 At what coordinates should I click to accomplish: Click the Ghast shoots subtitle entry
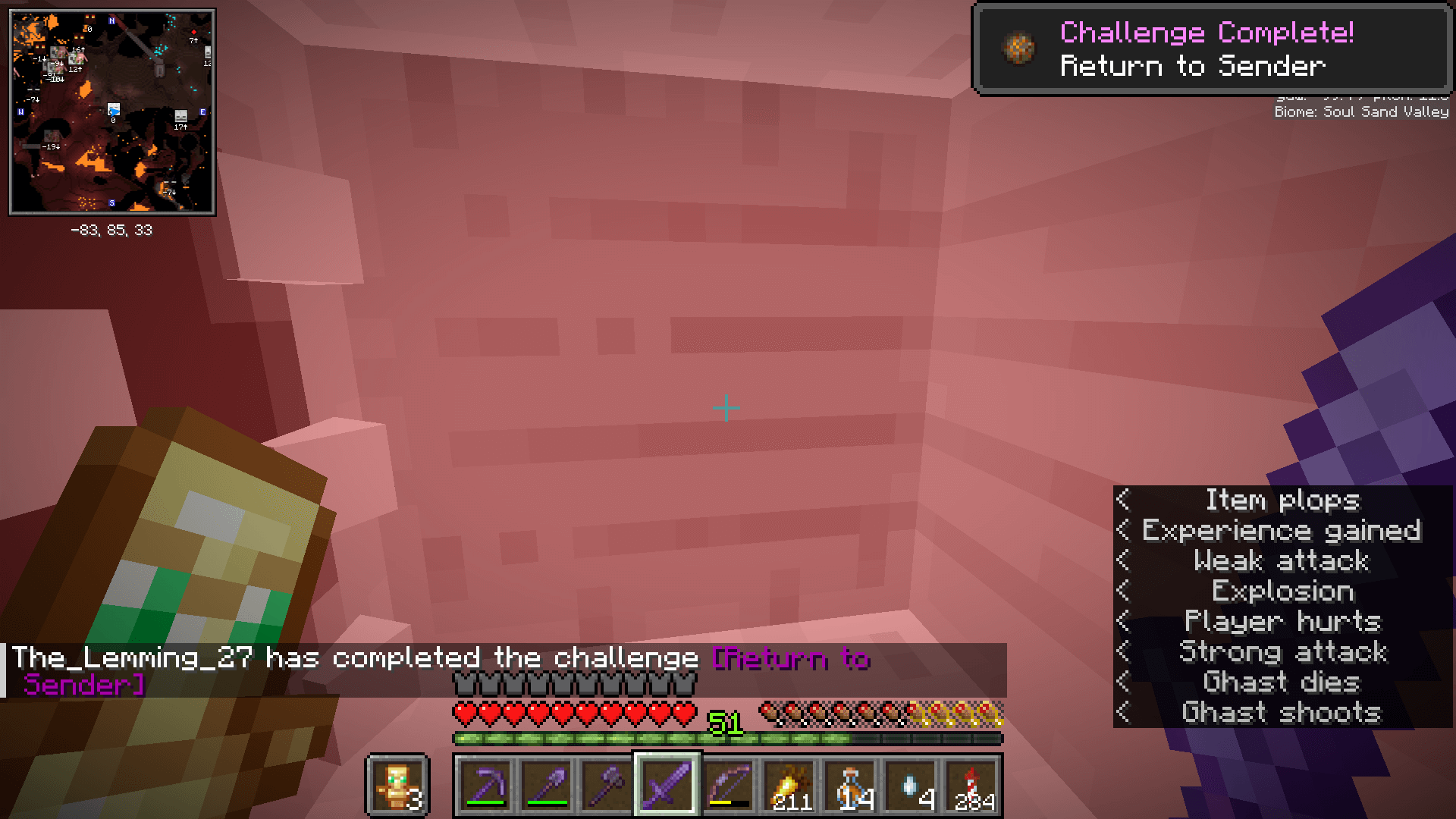[1282, 711]
